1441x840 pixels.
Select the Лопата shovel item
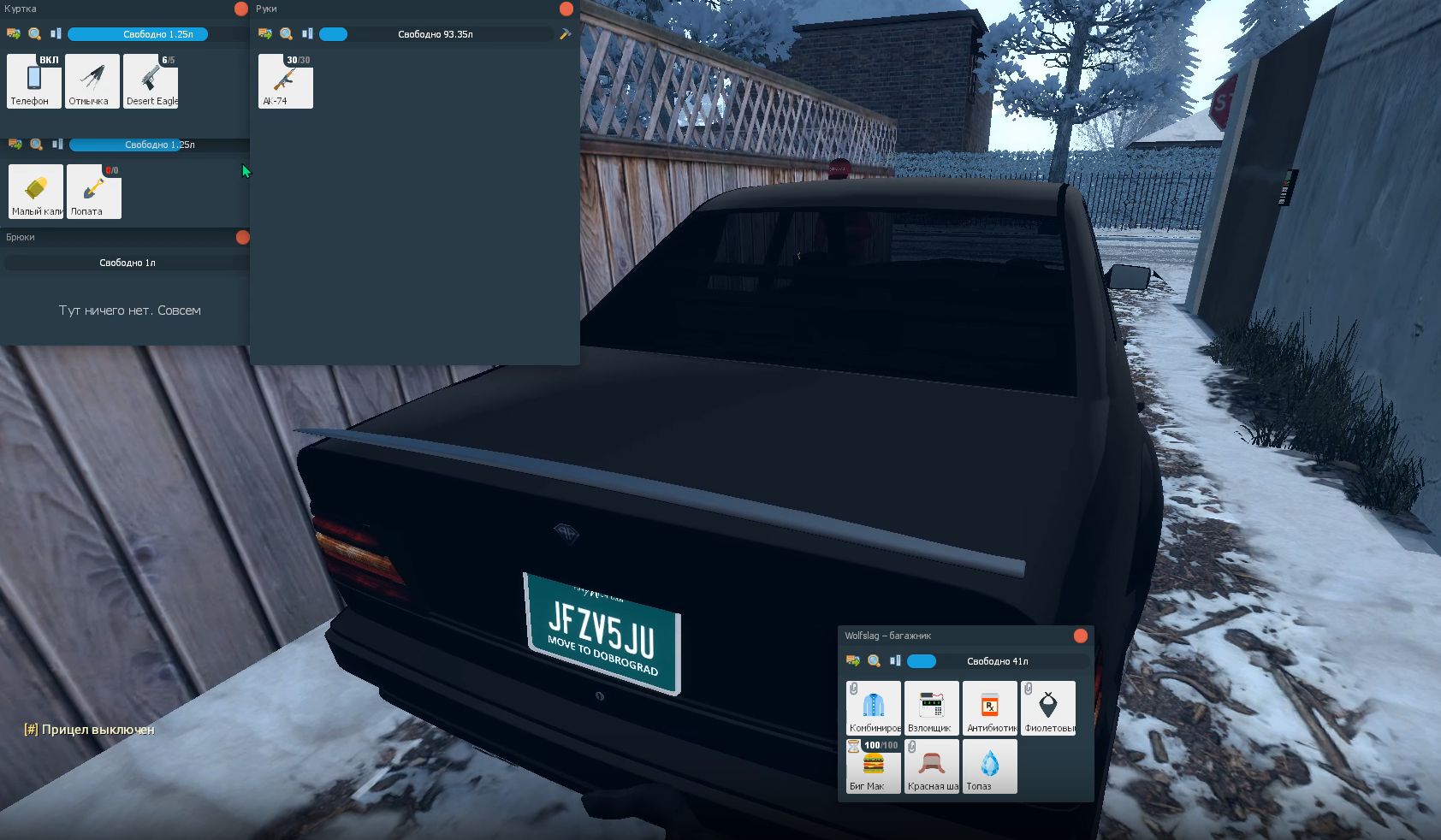[x=94, y=191]
